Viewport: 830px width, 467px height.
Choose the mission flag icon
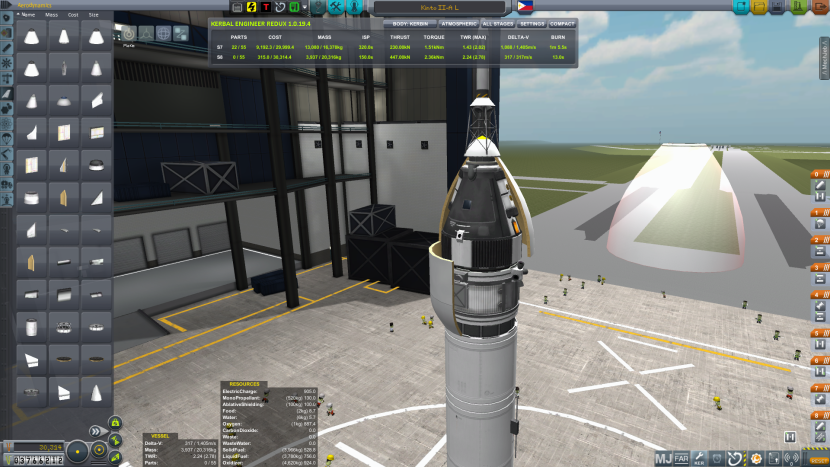click(x=524, y=7)
